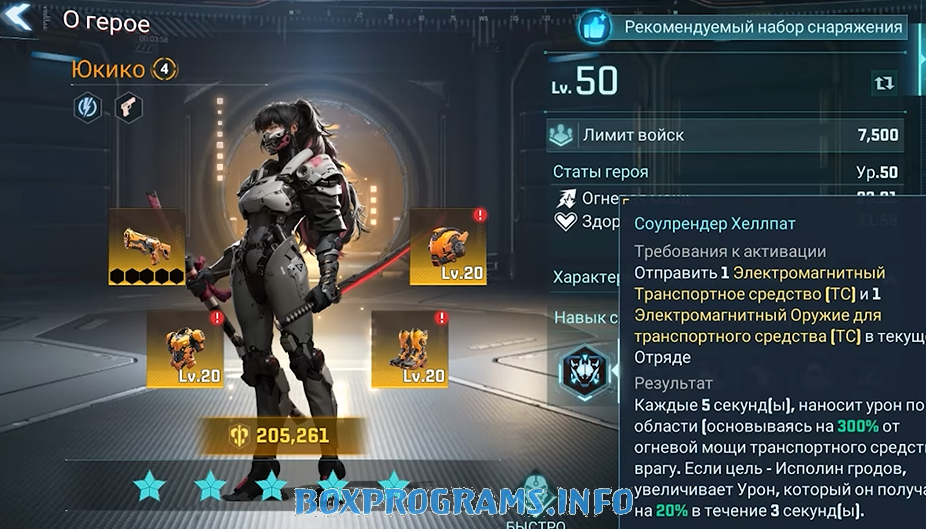Click the swap arrows button beside Lv. 50

[x=884, y=83]
